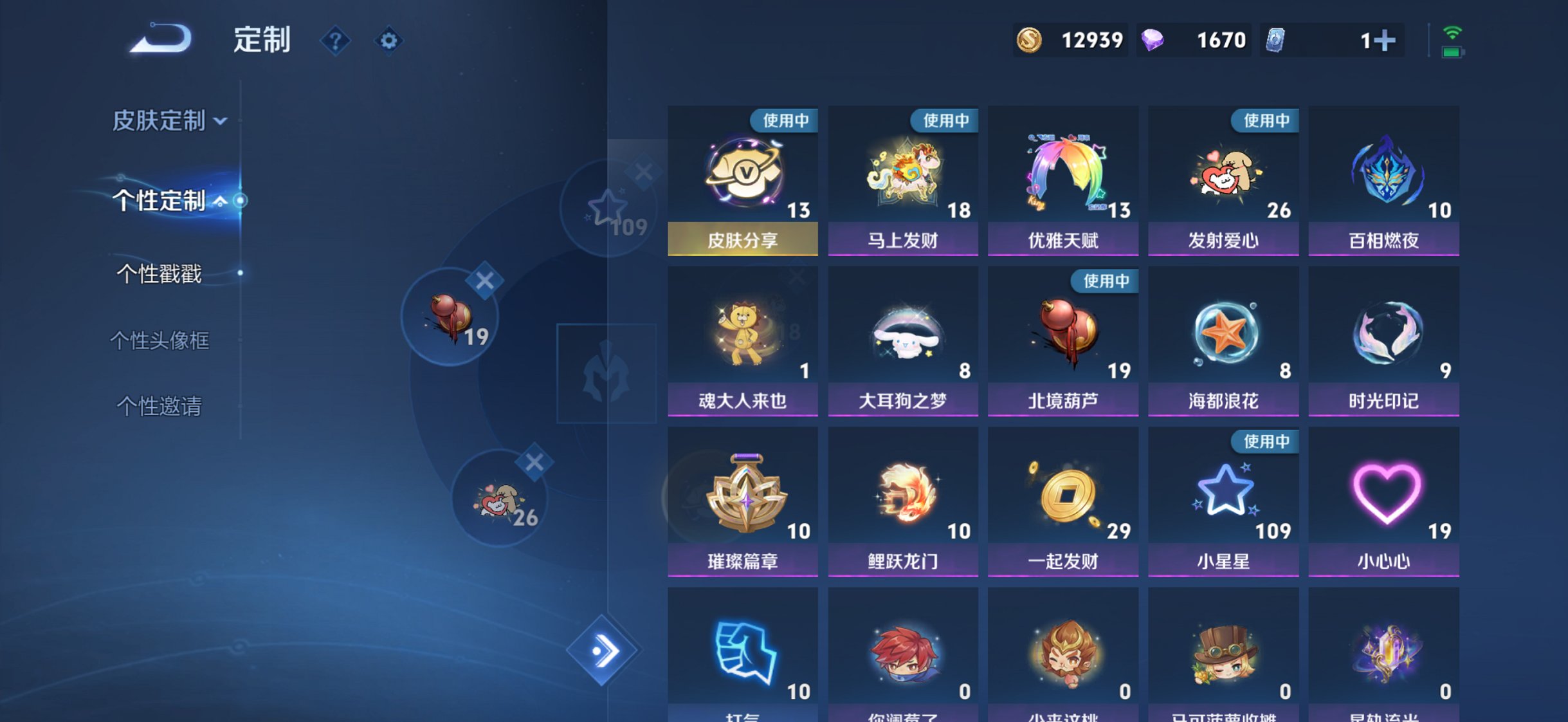Switch to the 个性戳戳 sidebar tab
Screen dimensions: 1568x722
161,273
